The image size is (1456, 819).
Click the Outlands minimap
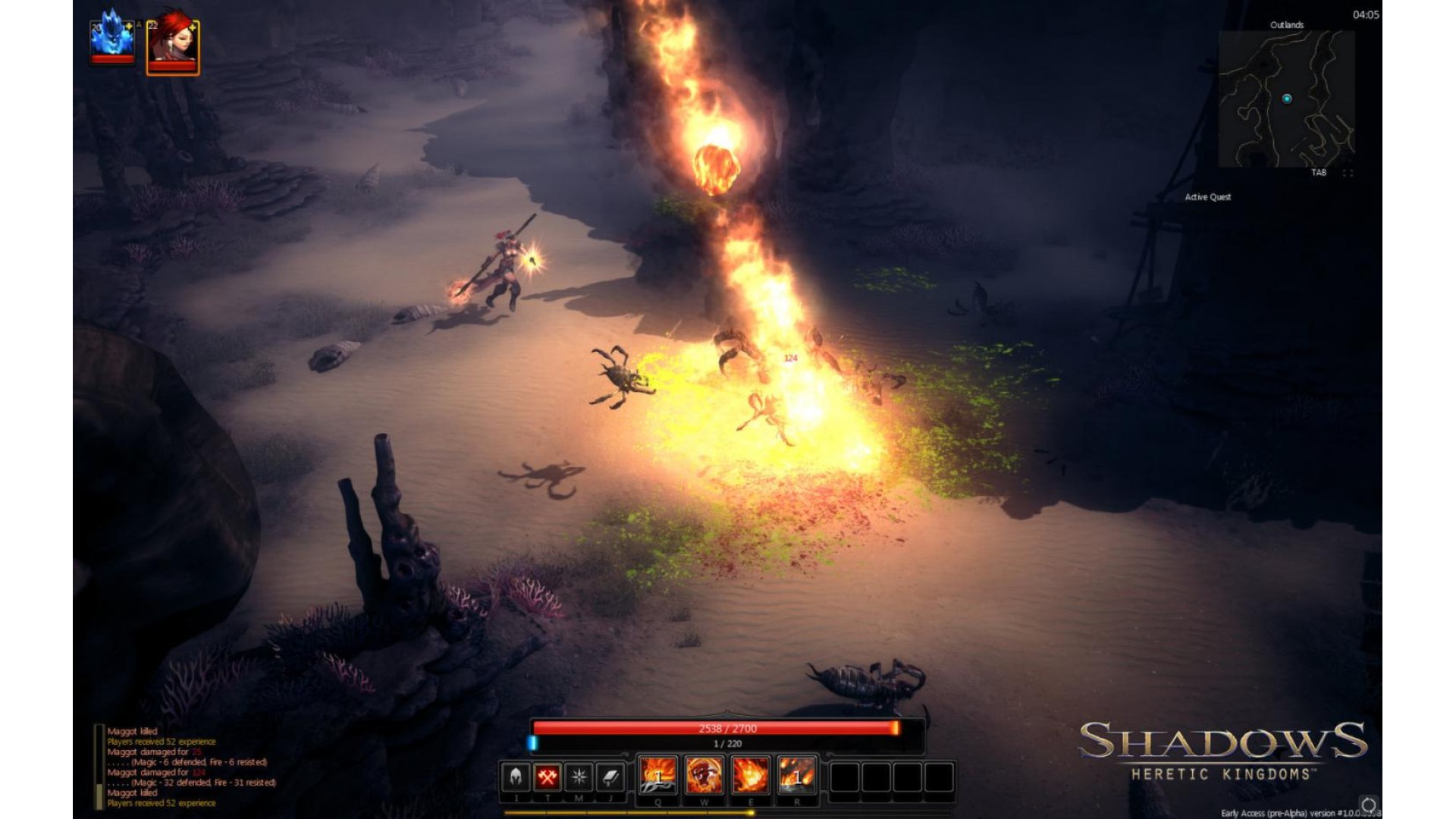tap(1286, 99)
